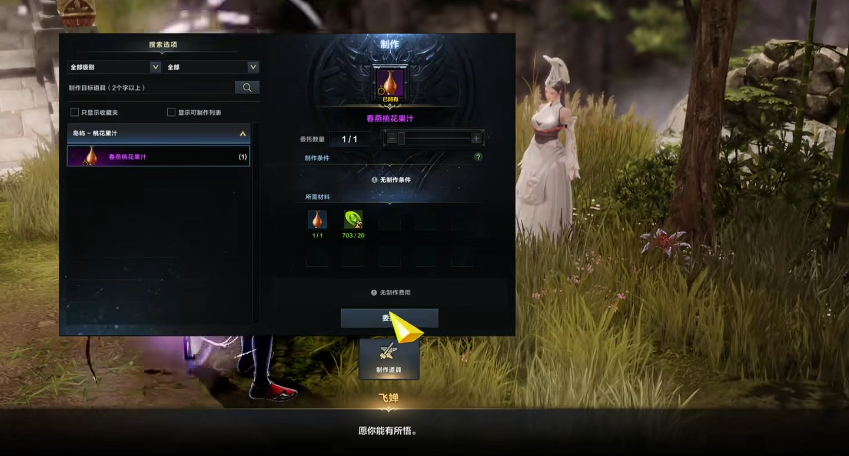Screen dimensions: 849x456
Task: Confirm with the commission button under 无制作费用
Action: [388, 318]
